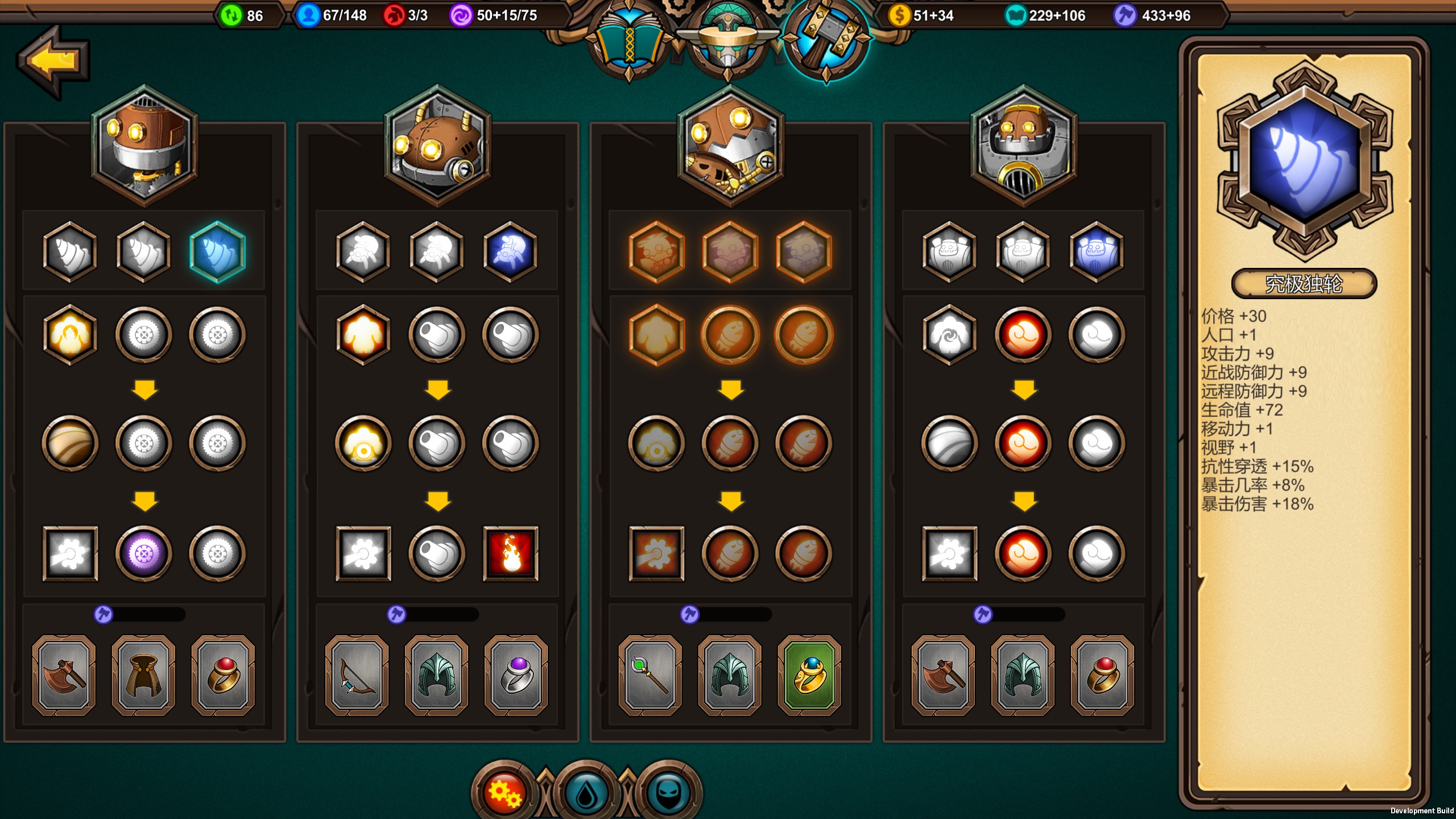Select the hammer forge tab
This screenshot has height=819, width=1456.
(826, 40)
